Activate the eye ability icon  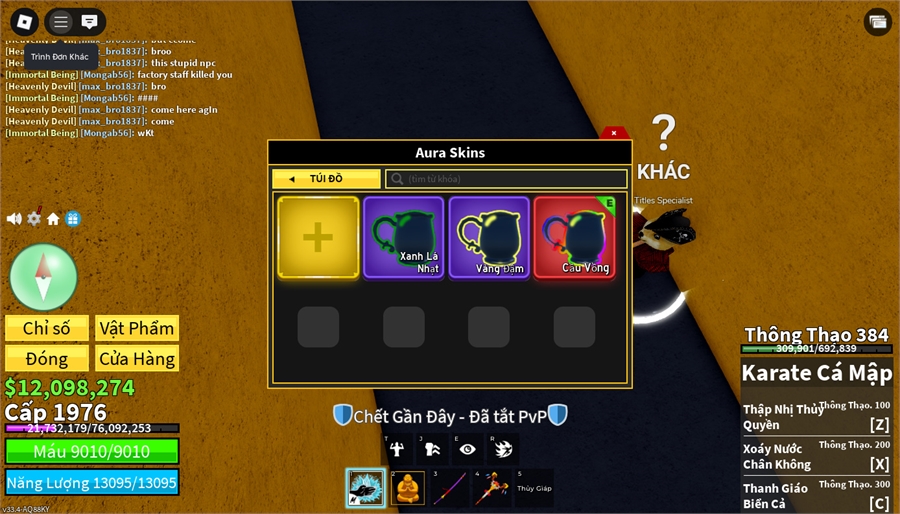pos(467,449)
